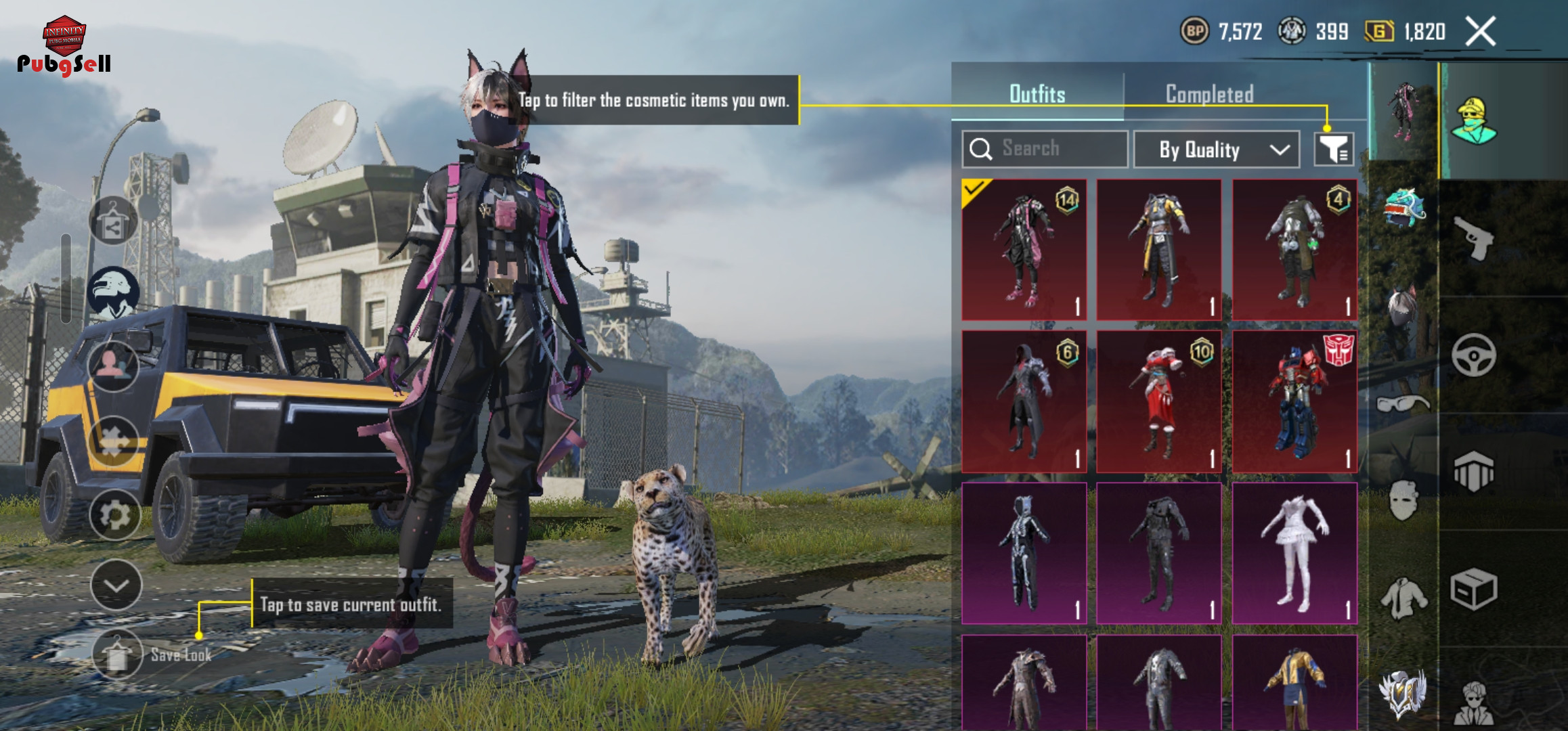Pick the equipped pink-black outfit tile
1568x731 pixels.
point(1024,250)
